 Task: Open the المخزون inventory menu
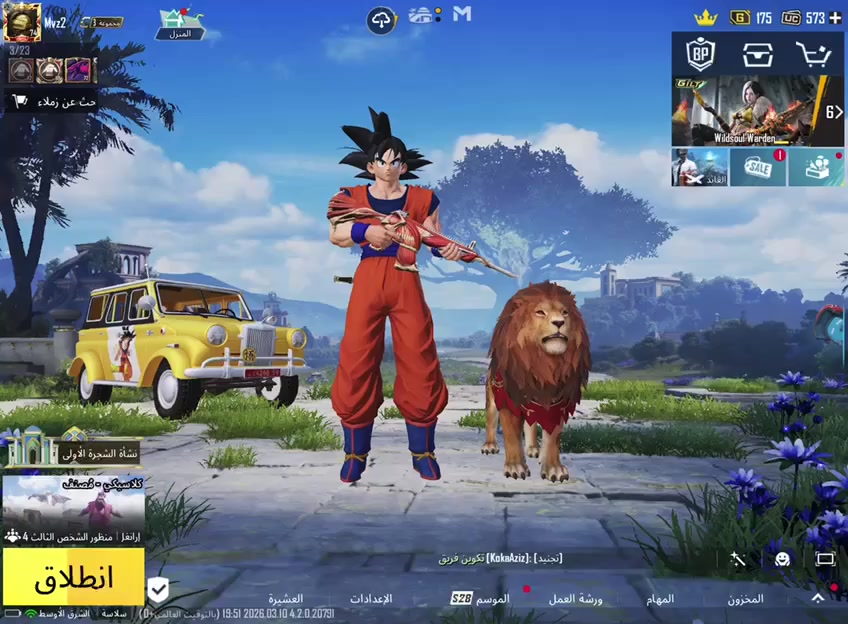coord(745,599)
